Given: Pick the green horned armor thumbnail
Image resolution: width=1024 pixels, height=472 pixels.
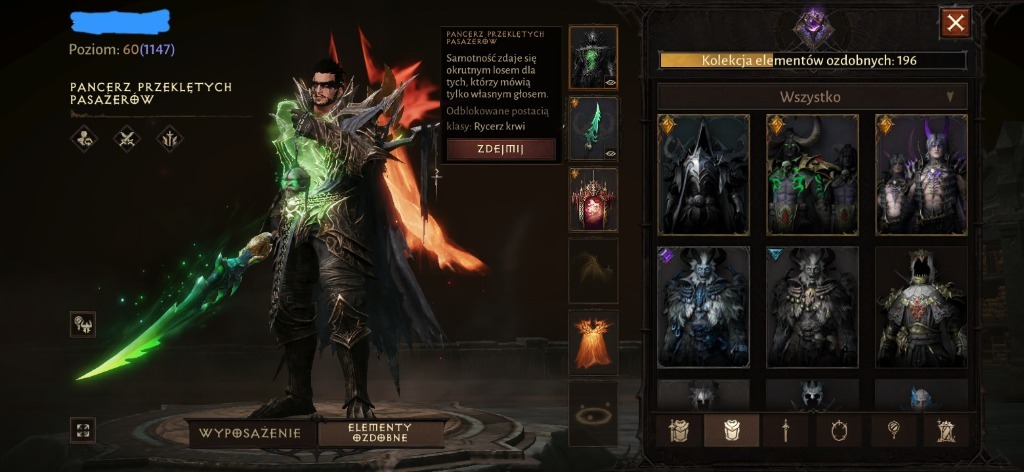Looking at the screenshot, I should pos(812,174).
